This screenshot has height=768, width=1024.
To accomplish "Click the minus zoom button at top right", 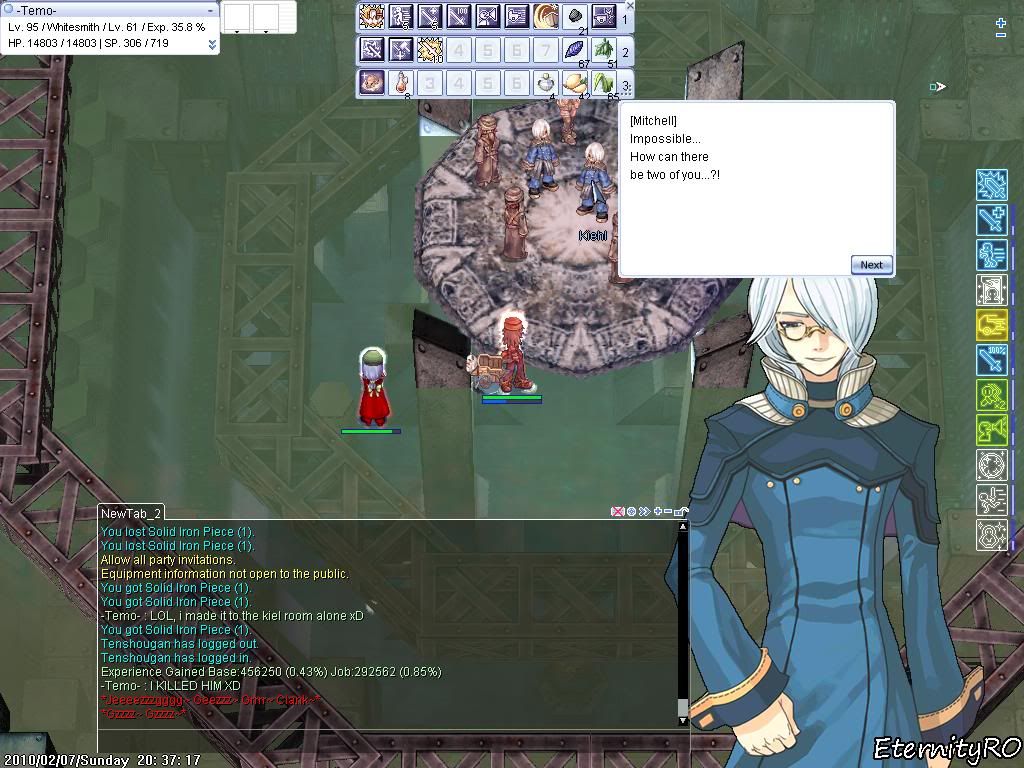I will (x=1001, y=36).
